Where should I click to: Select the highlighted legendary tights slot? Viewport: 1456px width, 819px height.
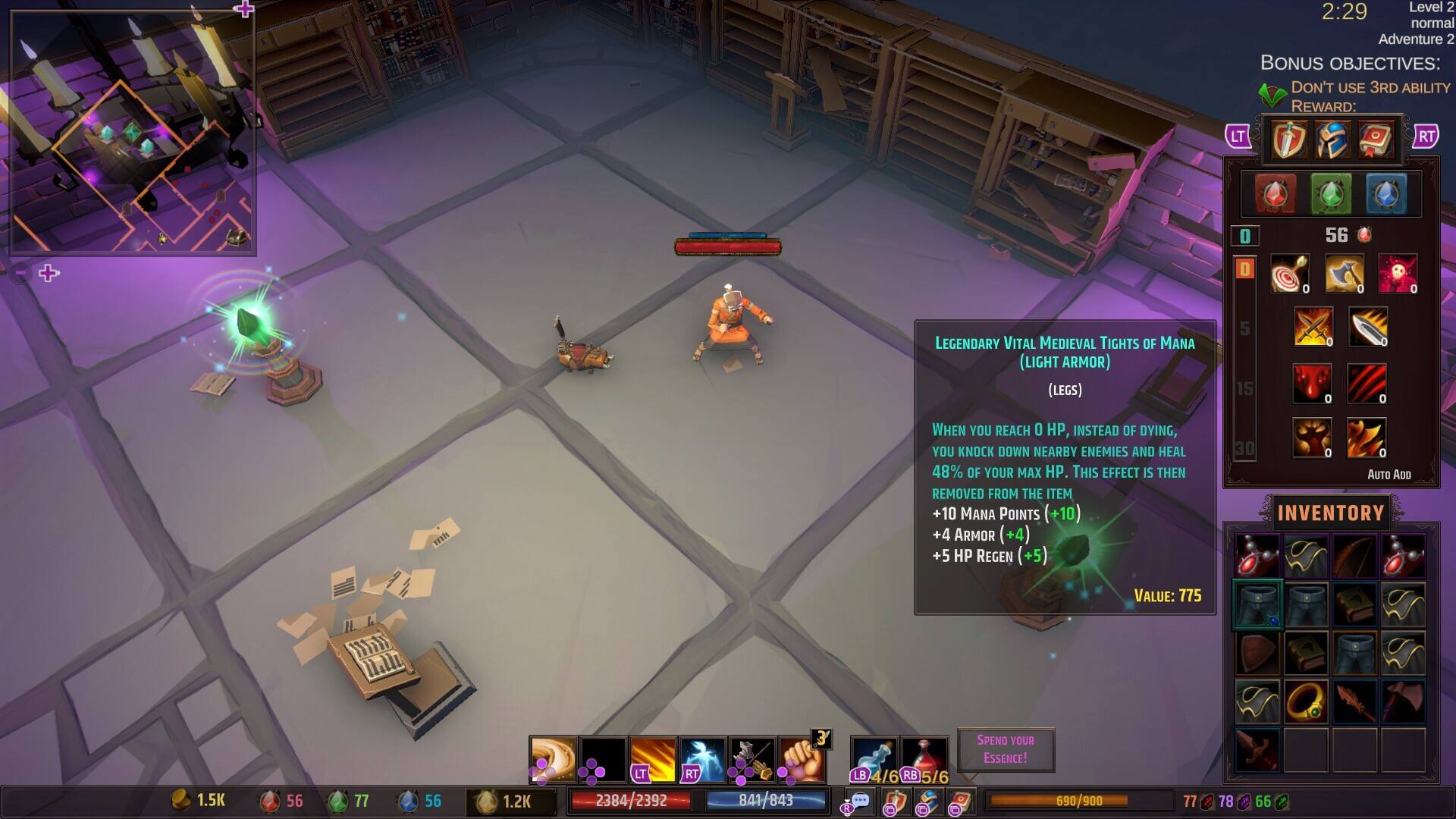(1257, 604)
